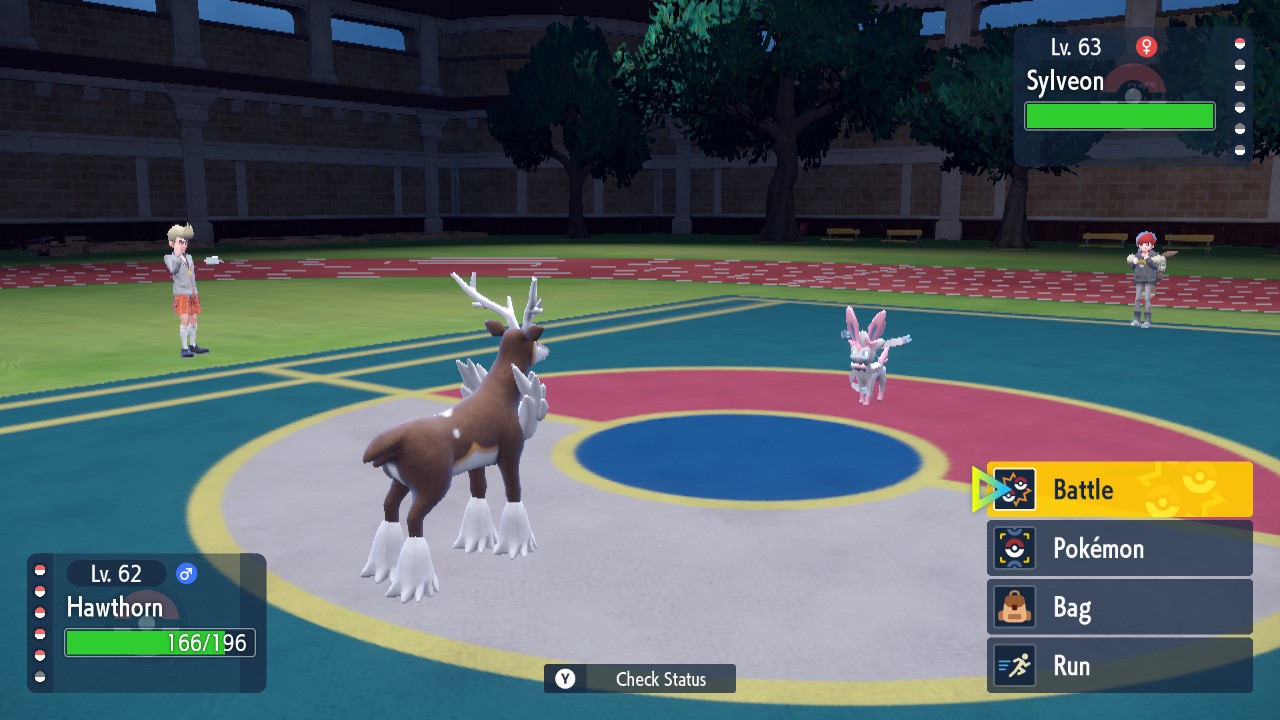Open the Pokémon party menu
1280x720 pixels.
[1119, 548]
